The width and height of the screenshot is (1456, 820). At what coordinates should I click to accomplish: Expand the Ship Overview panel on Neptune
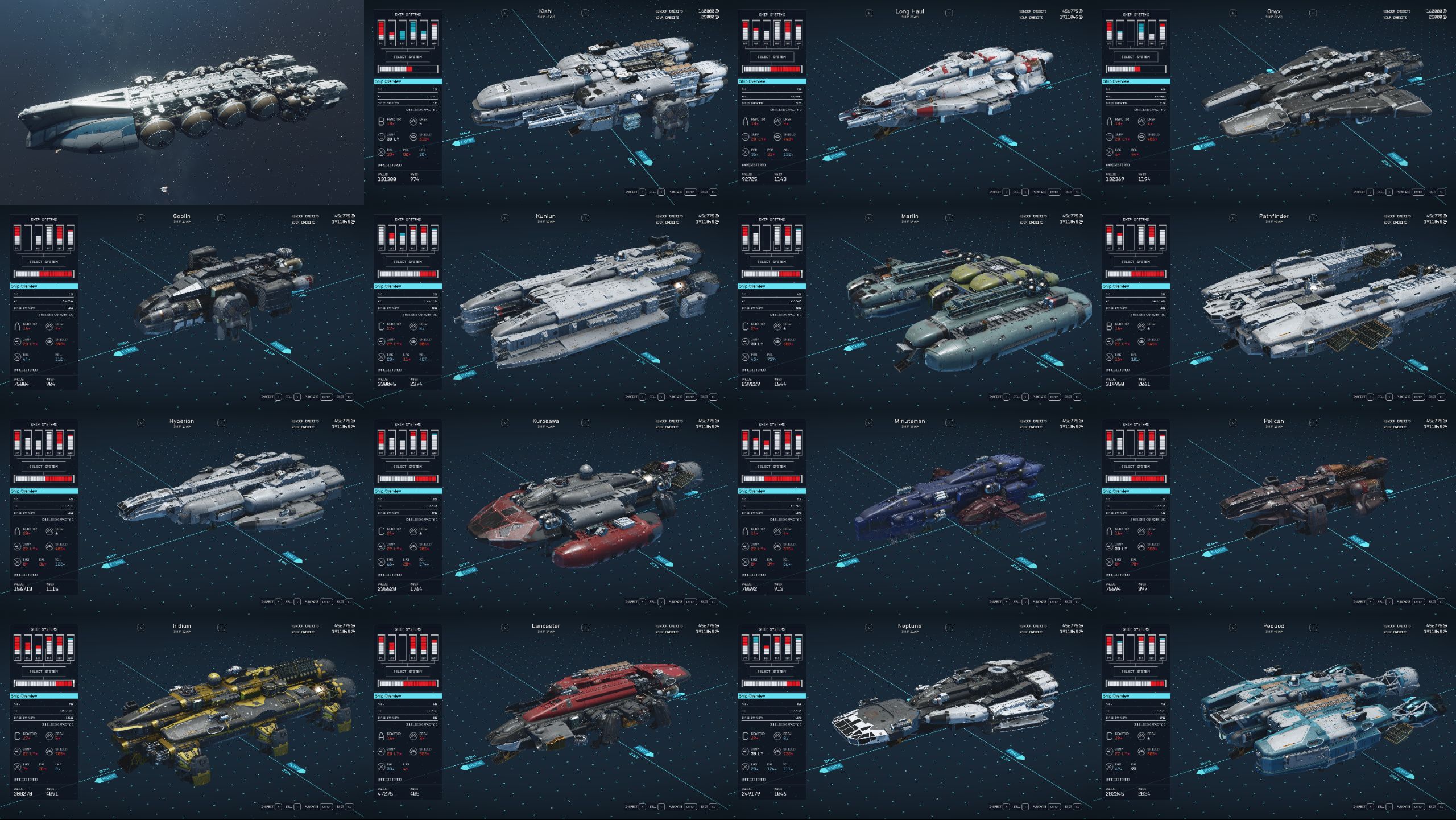coord(772,695)
